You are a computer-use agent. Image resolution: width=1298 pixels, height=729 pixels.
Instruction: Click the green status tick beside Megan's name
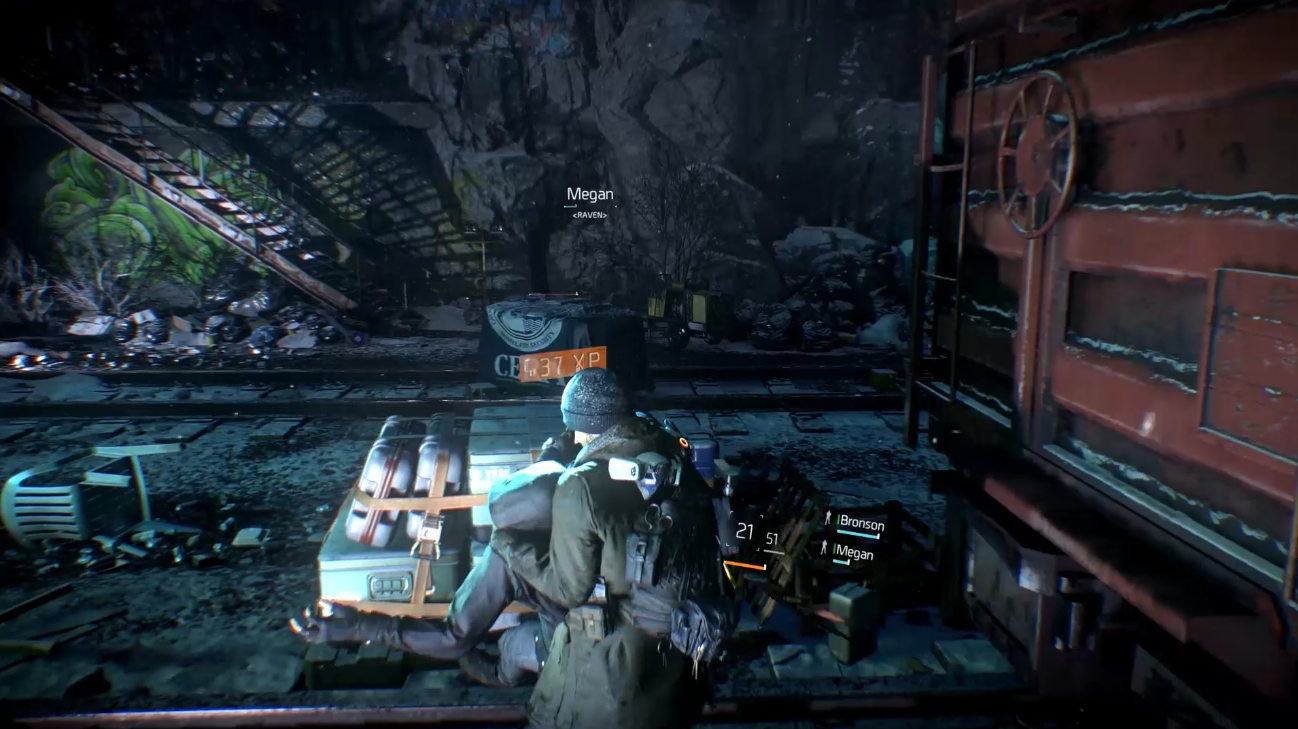pos(834,549)
